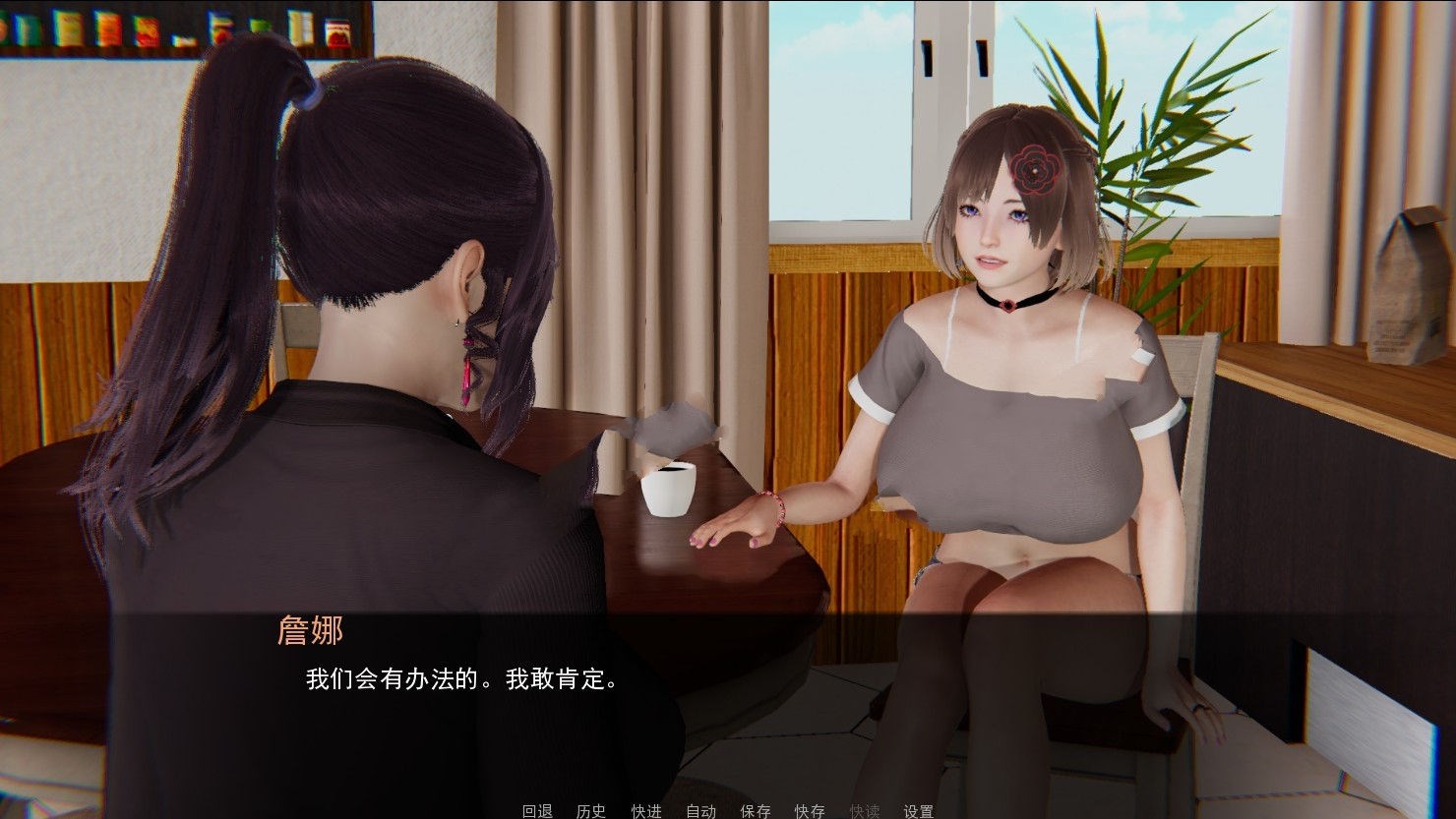Click the grayed-out 快读 quick load option
Viewport: 1456px width, 819px height.
coord(866,812)
